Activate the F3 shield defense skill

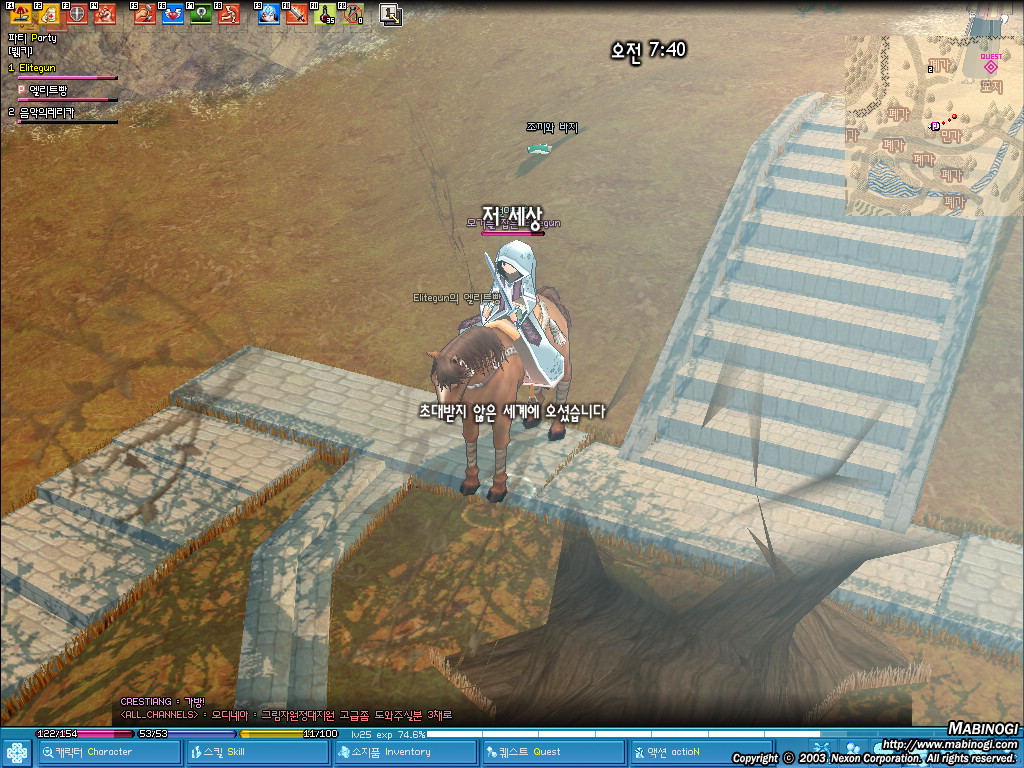pyautogui.click(x=76, y=14)
